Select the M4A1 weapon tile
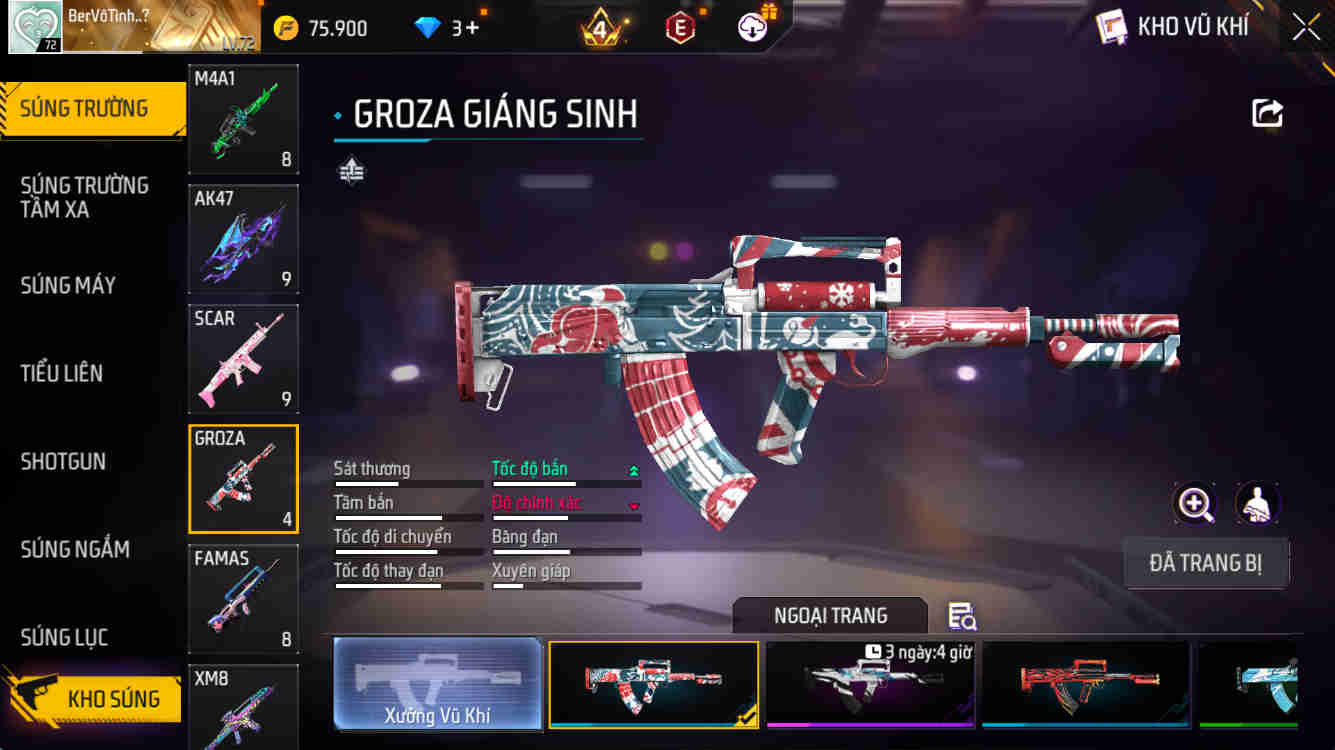The image size is (1335, 750). pos(243,120)
